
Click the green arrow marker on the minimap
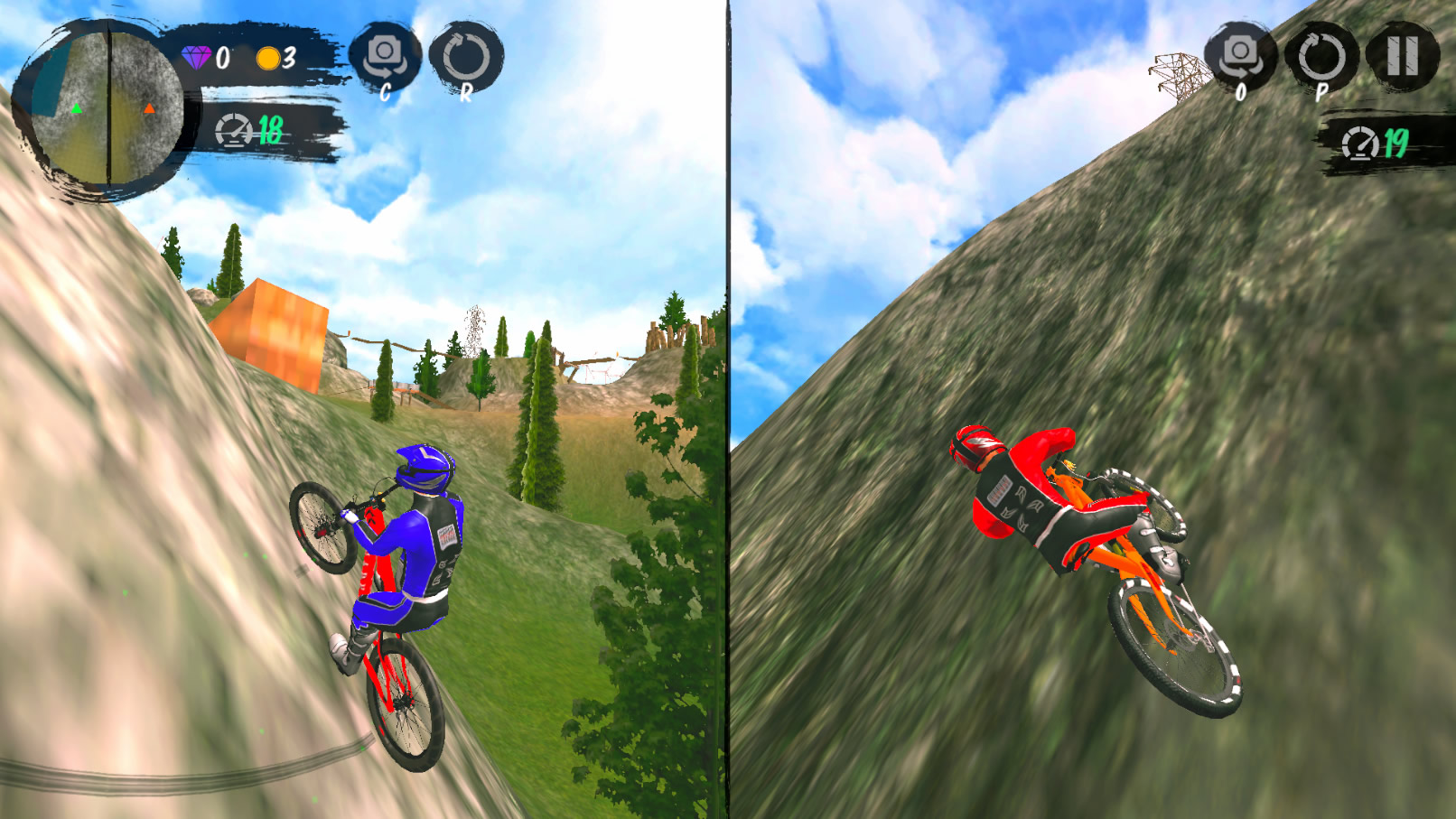point(77,108)
